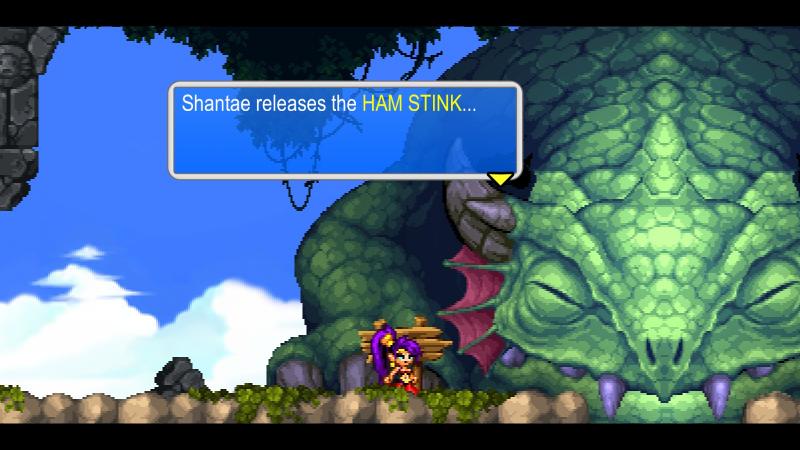
Task: Click the HAM STINK dialogue box
Action: (345, 130)
